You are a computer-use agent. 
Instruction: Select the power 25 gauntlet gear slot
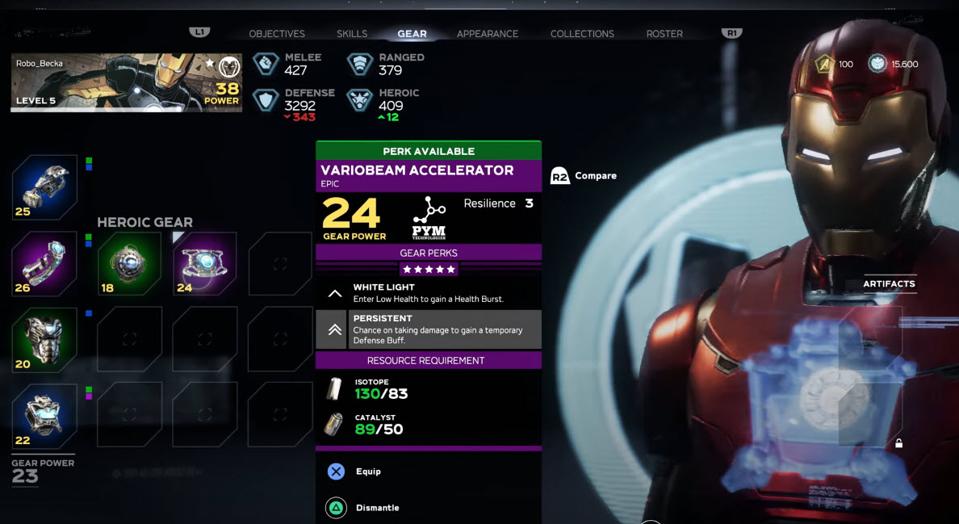45,187
